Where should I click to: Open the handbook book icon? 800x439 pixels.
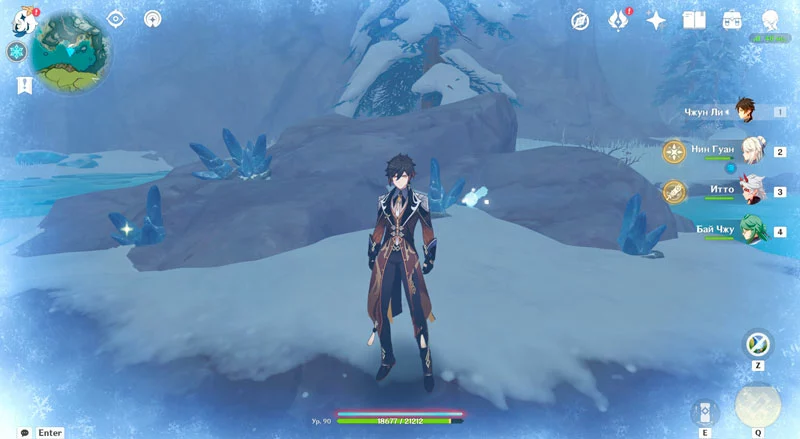(694, 20)
